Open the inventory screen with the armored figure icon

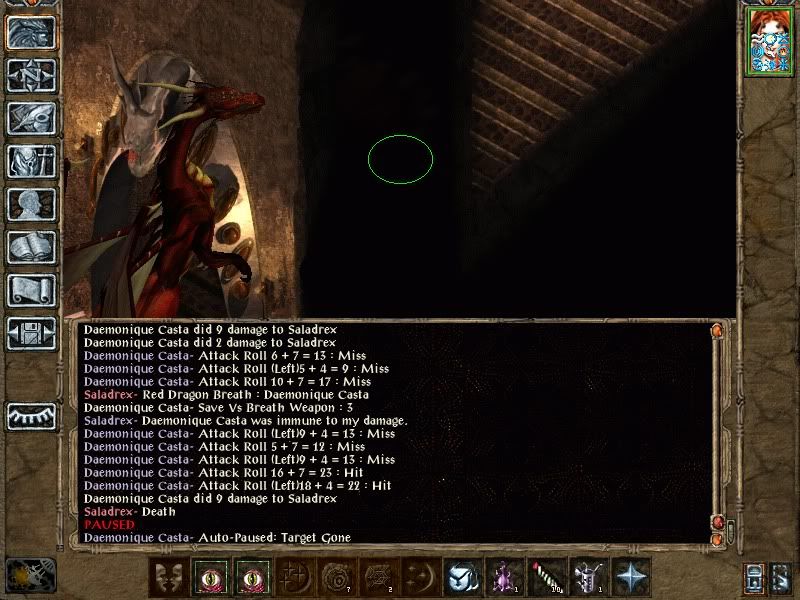(x=30, y=161)
